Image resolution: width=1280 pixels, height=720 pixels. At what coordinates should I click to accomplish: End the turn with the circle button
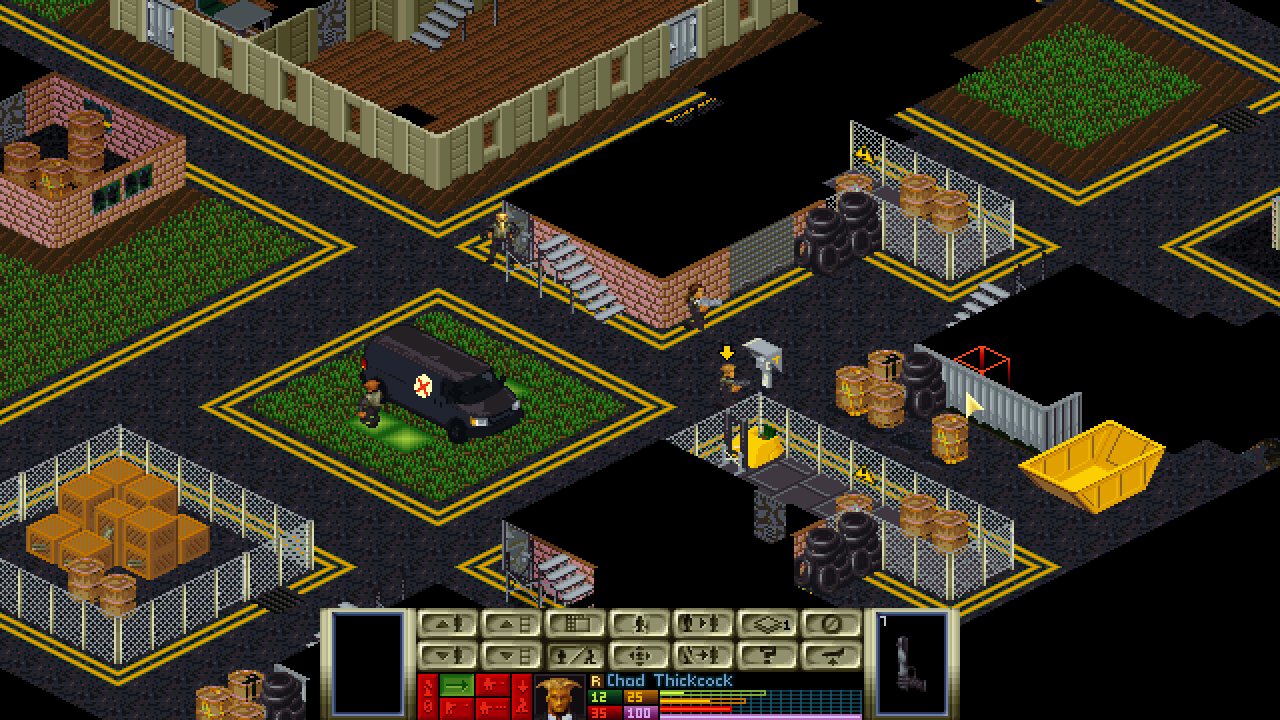coord(831,624)
